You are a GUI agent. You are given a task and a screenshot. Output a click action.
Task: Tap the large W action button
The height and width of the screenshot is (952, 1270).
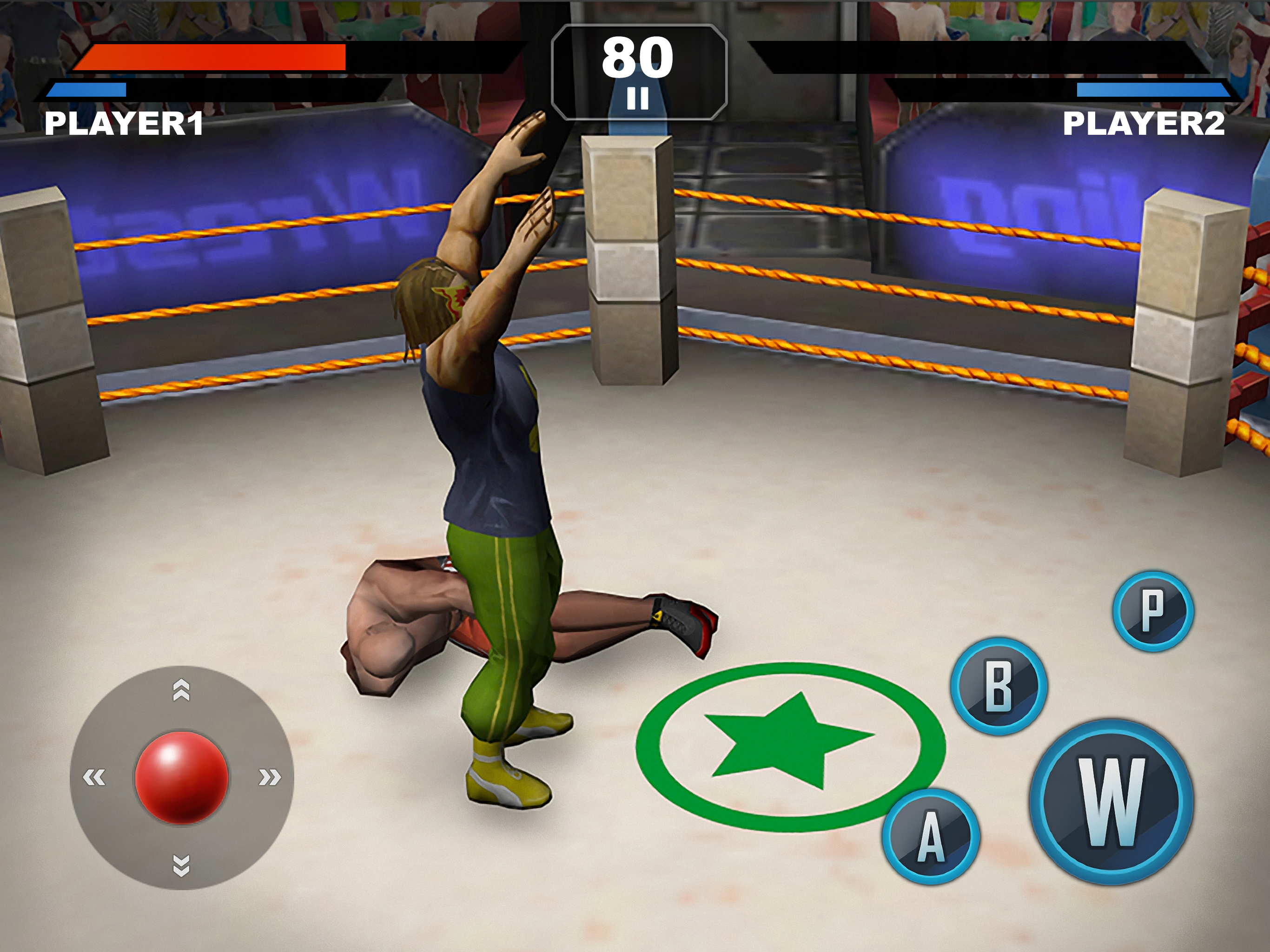point(1111,801)
